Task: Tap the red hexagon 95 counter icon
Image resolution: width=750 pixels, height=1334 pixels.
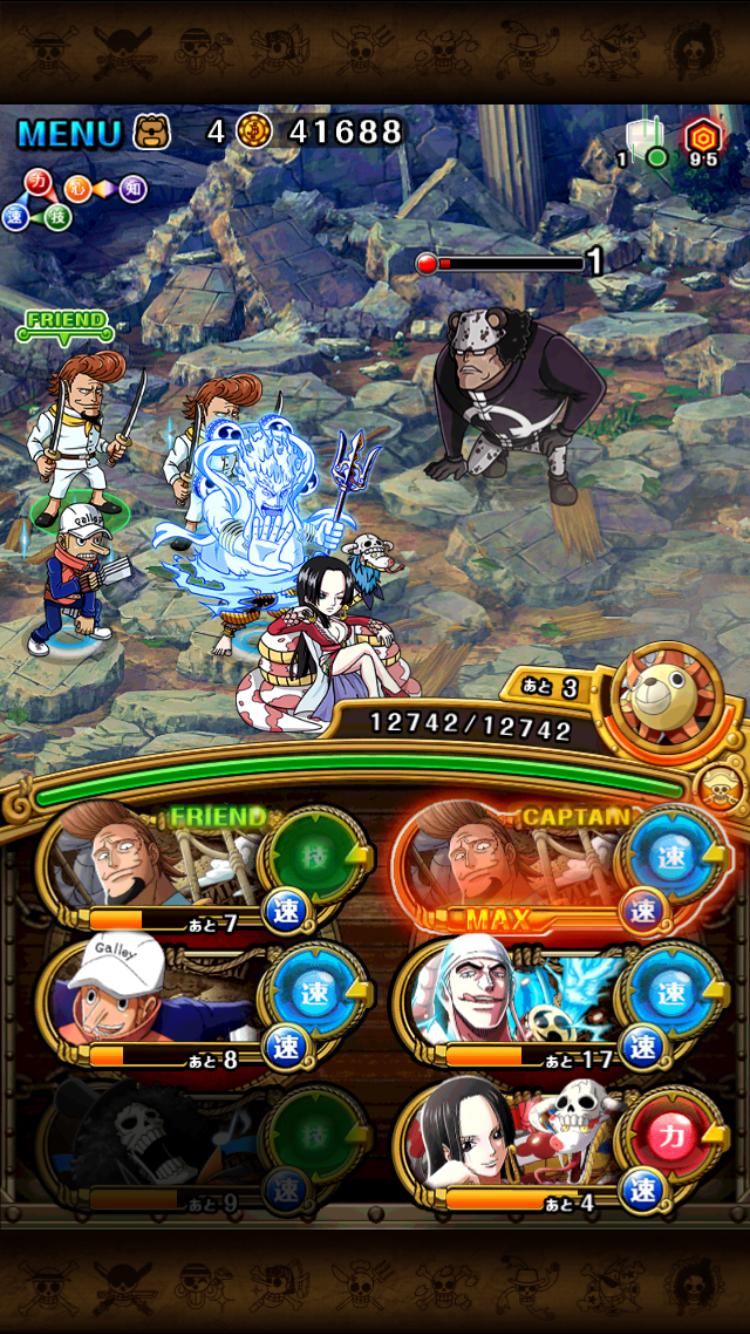Action: (702, 138)
